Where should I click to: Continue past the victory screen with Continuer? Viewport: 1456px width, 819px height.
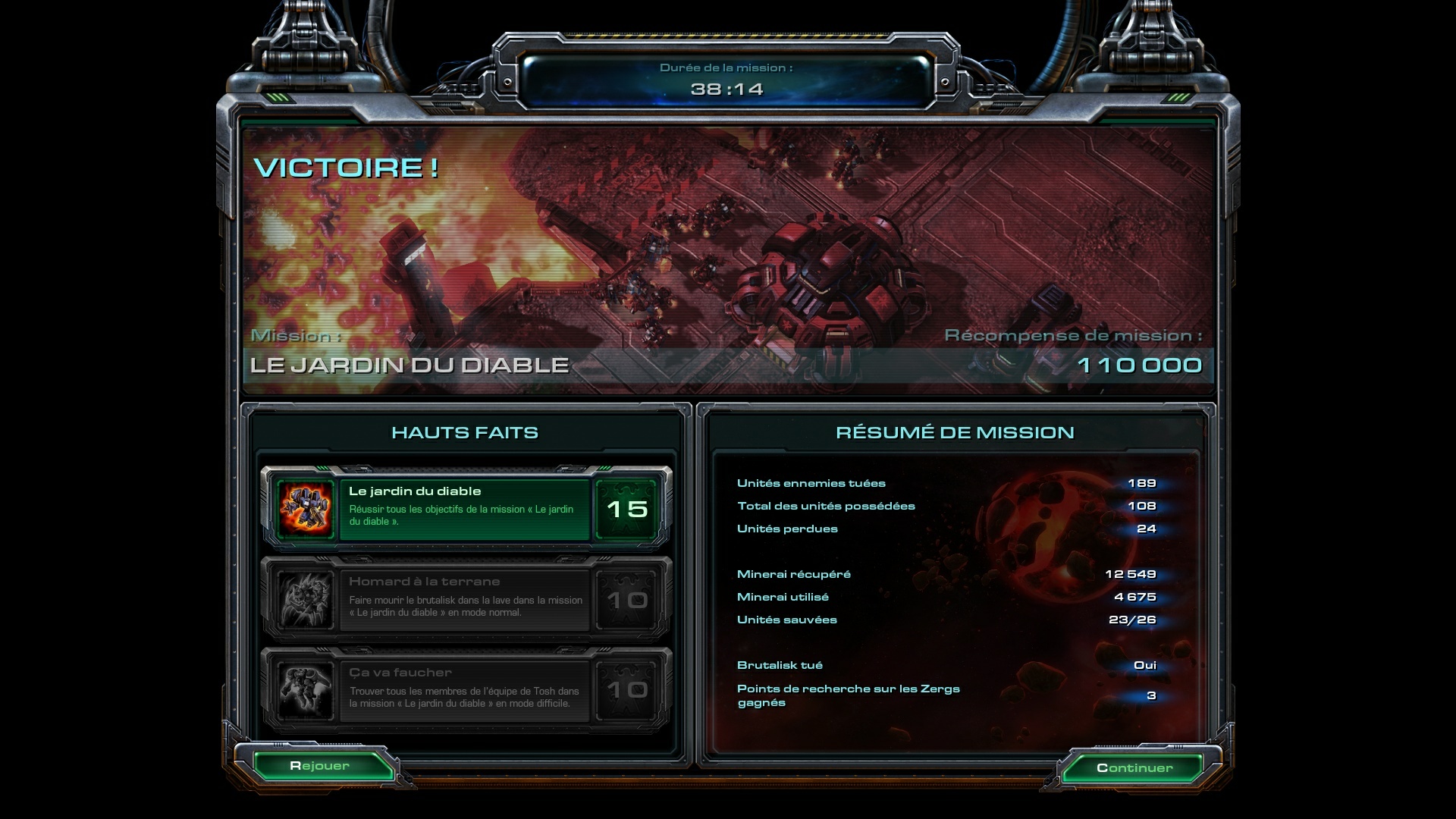tap(1134, 767)
